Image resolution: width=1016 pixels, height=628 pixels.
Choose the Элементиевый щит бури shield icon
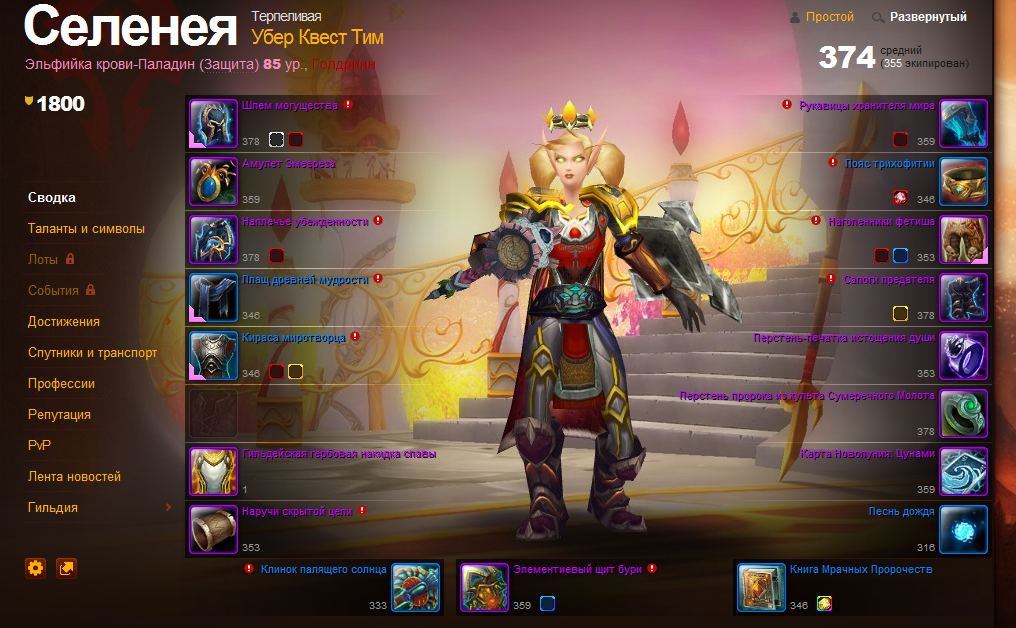click(485, 587)
